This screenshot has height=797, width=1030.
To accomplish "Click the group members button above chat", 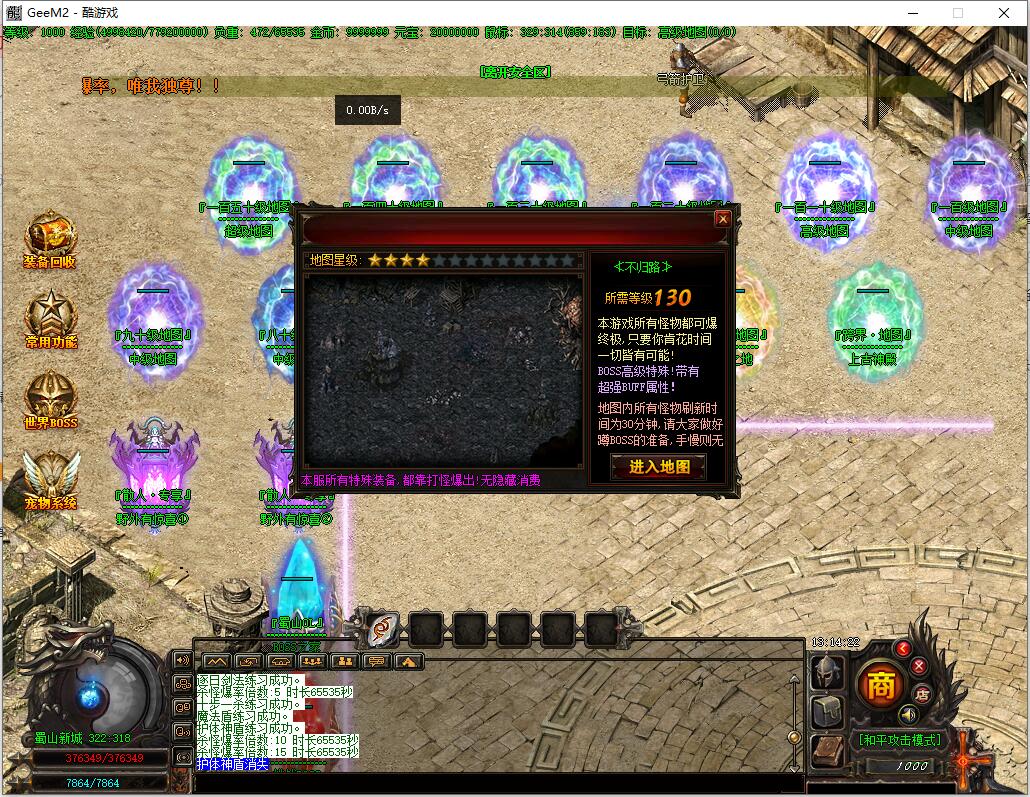I will (344, 661).
